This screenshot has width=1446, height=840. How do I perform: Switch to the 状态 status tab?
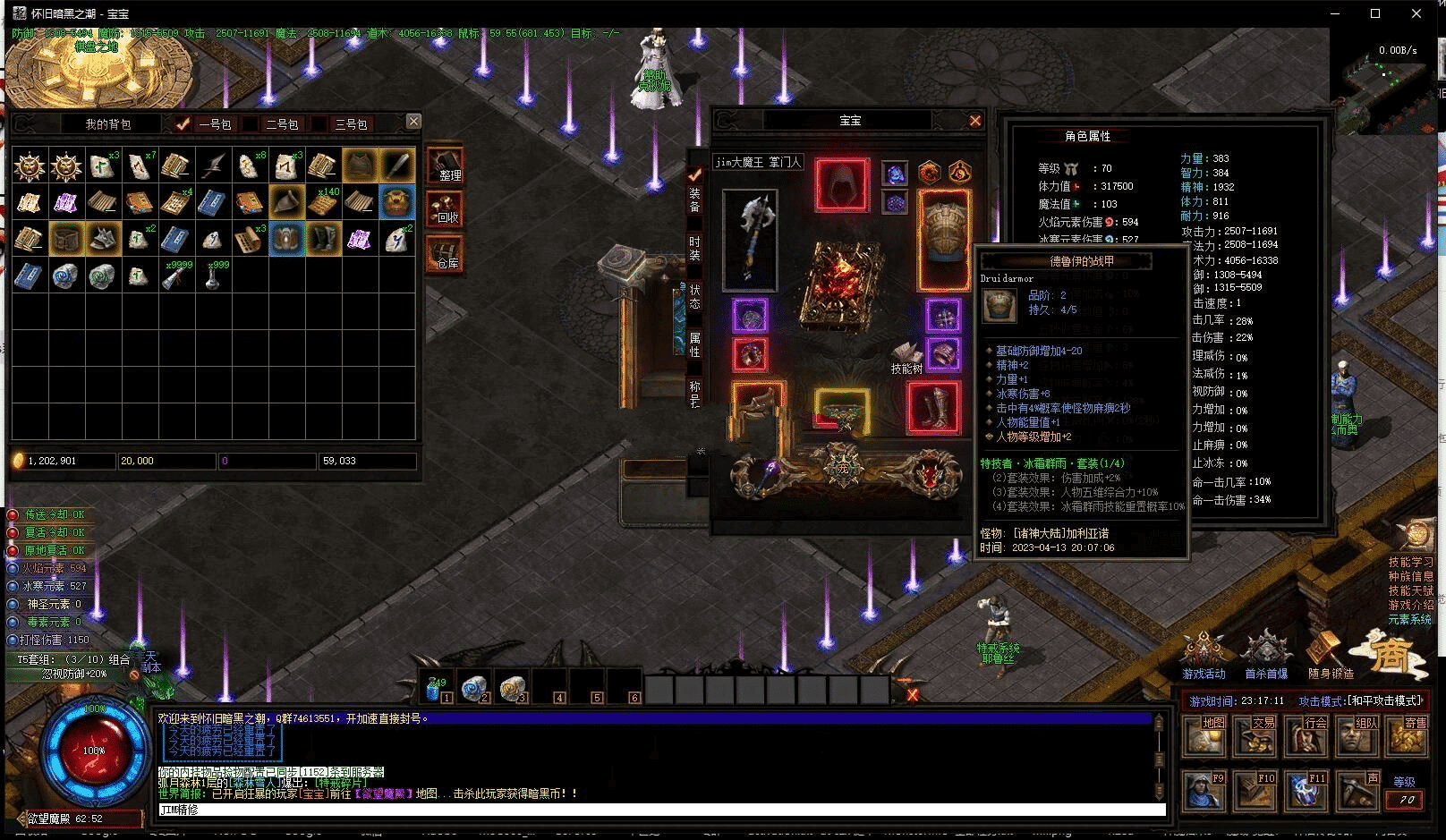click(694, 296)
